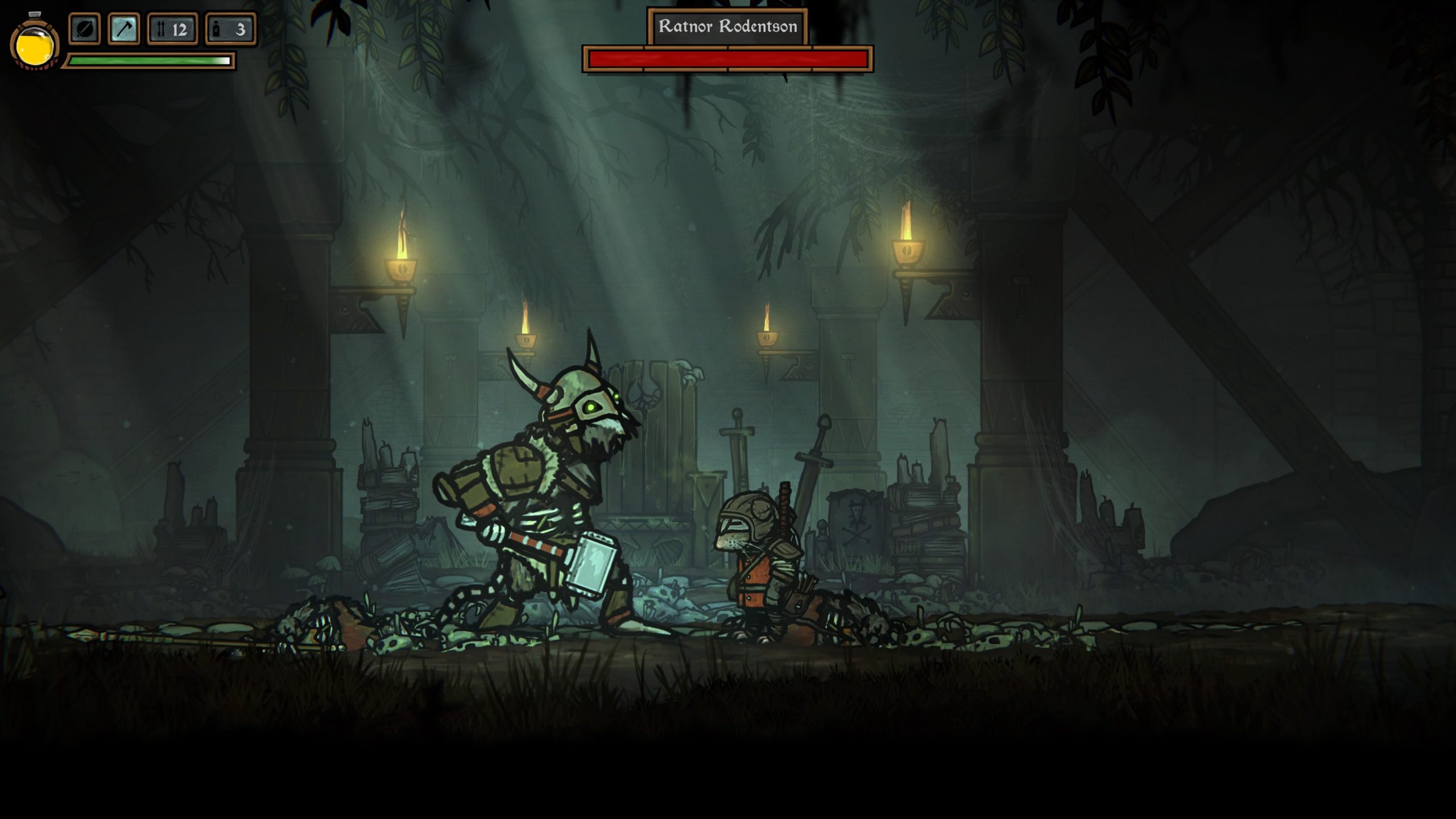Click the yellow liquid in the potion flask

34,51
